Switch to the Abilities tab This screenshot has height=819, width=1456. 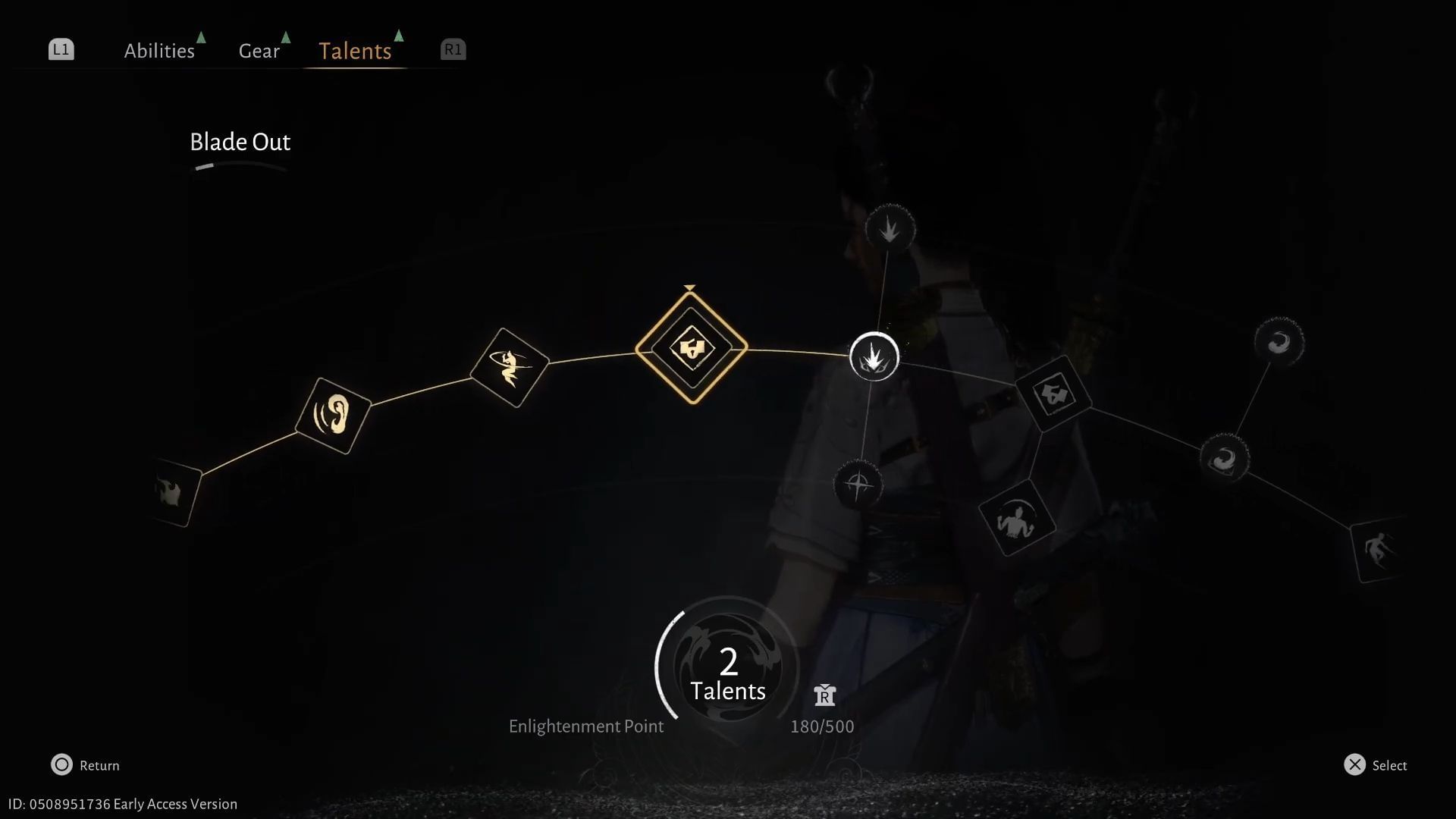[x=159, y=50]
